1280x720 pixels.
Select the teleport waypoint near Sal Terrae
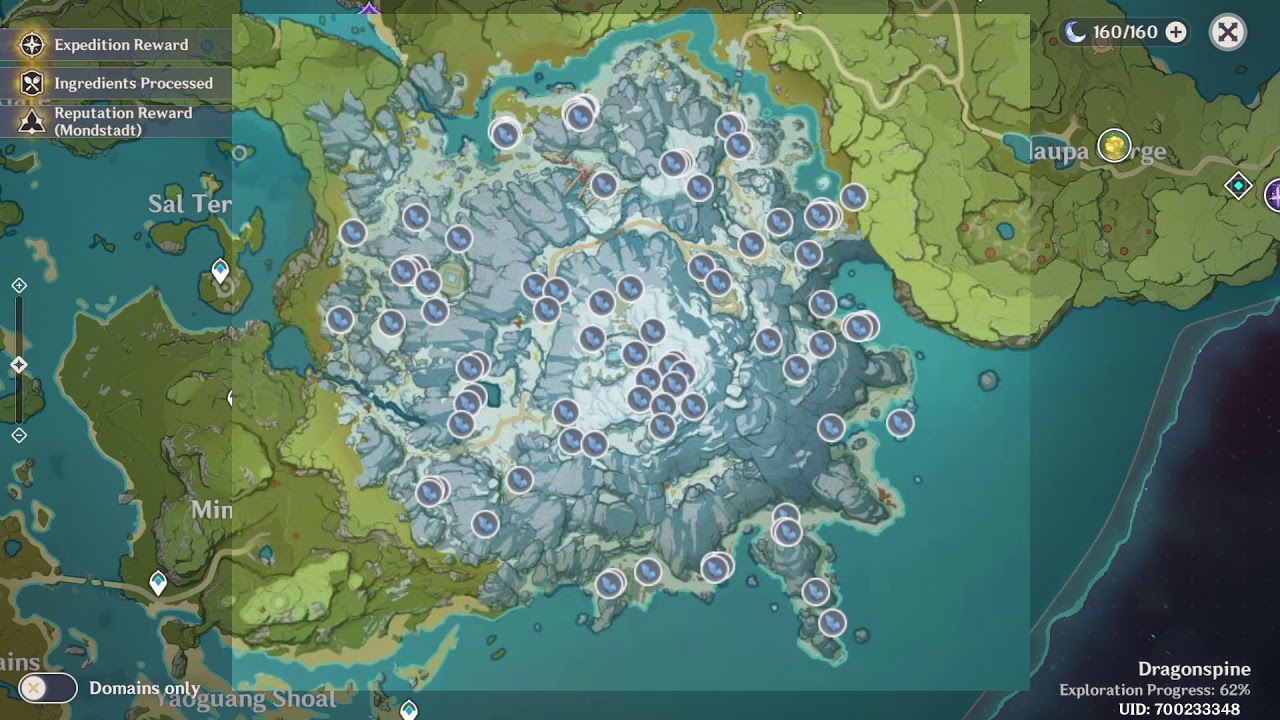[x=219, y=267]
